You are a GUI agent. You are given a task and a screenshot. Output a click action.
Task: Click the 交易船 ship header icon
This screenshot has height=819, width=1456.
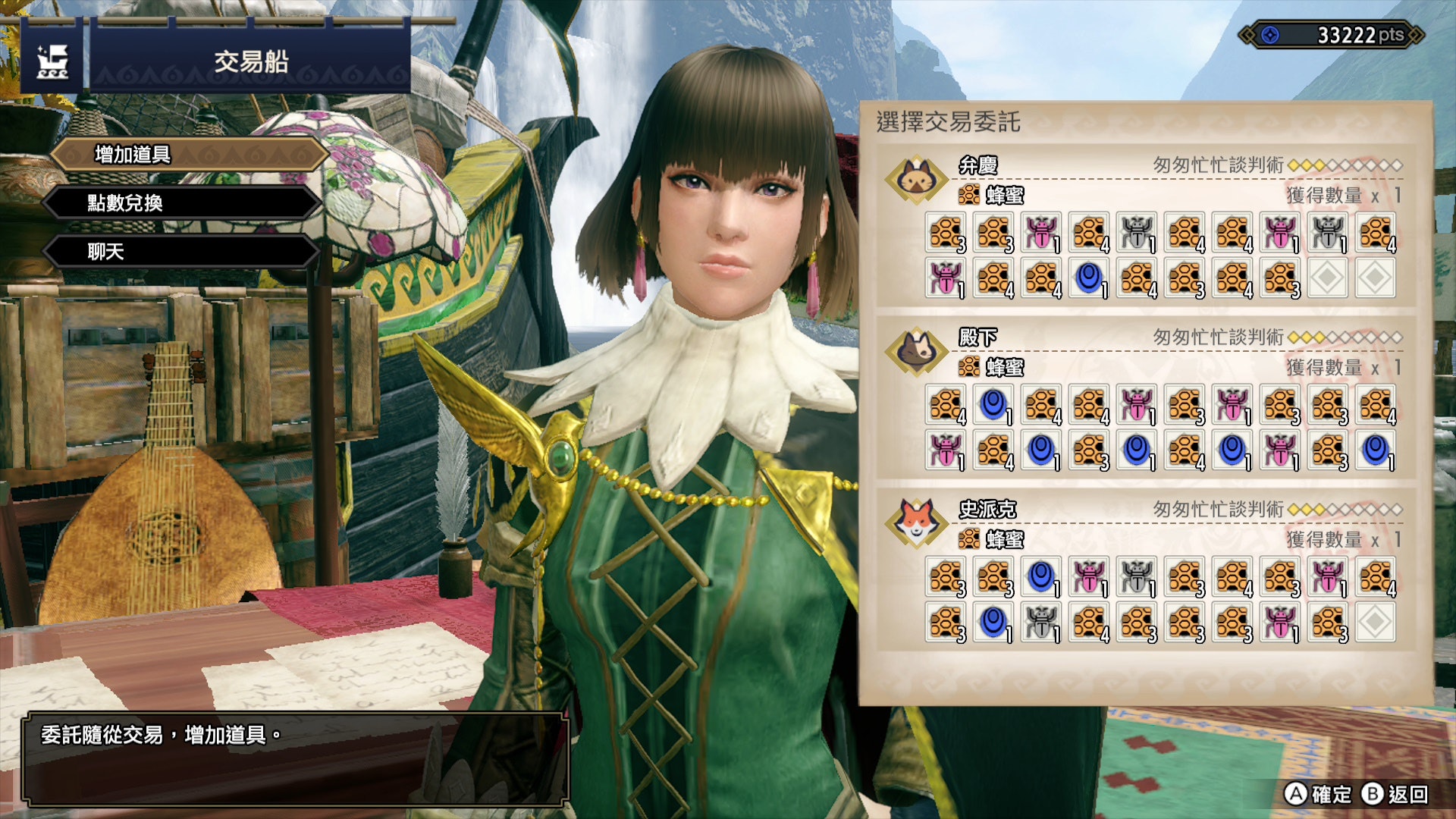(x=52, y=62)
